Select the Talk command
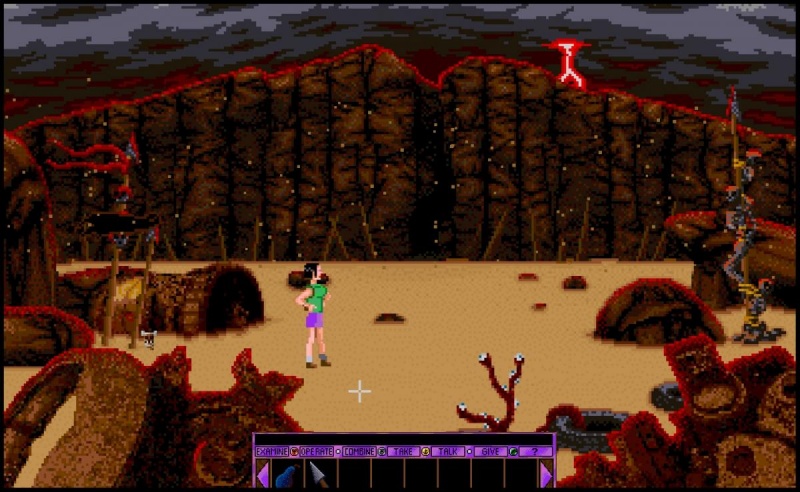The height and width of the screenshot is (492, 800). 447,451
